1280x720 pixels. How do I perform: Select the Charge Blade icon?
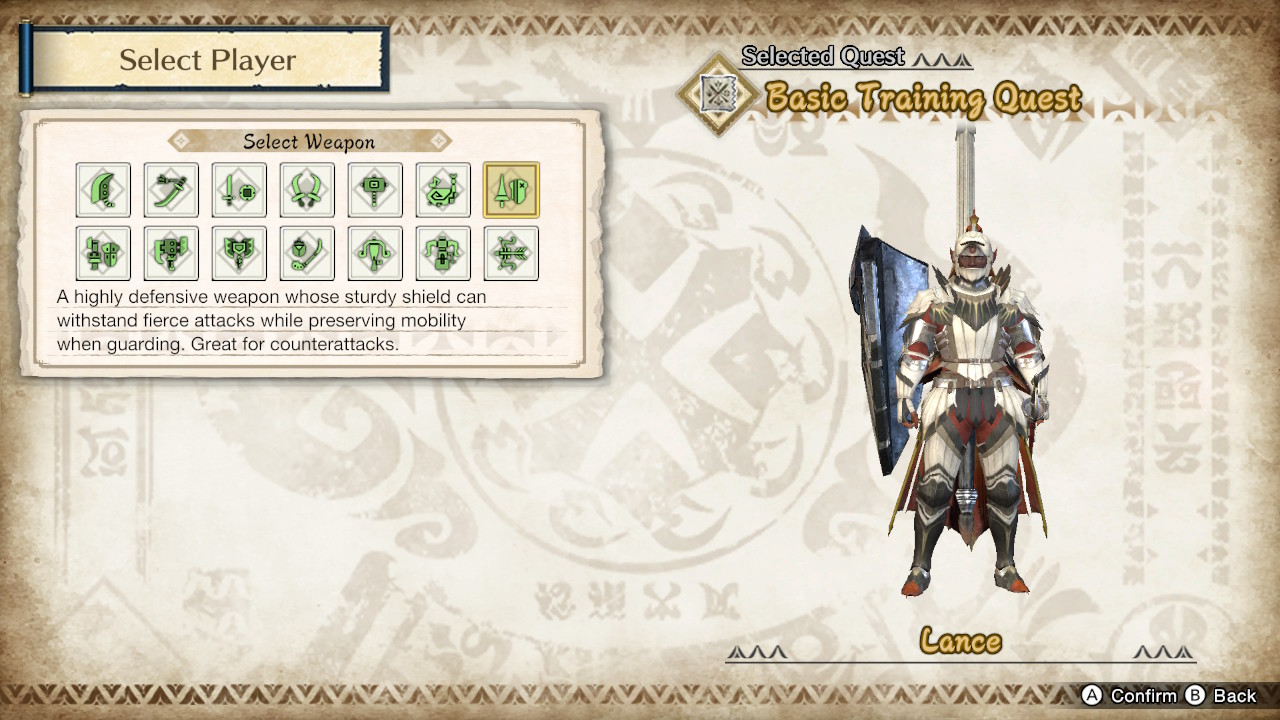tap(239, 253)
